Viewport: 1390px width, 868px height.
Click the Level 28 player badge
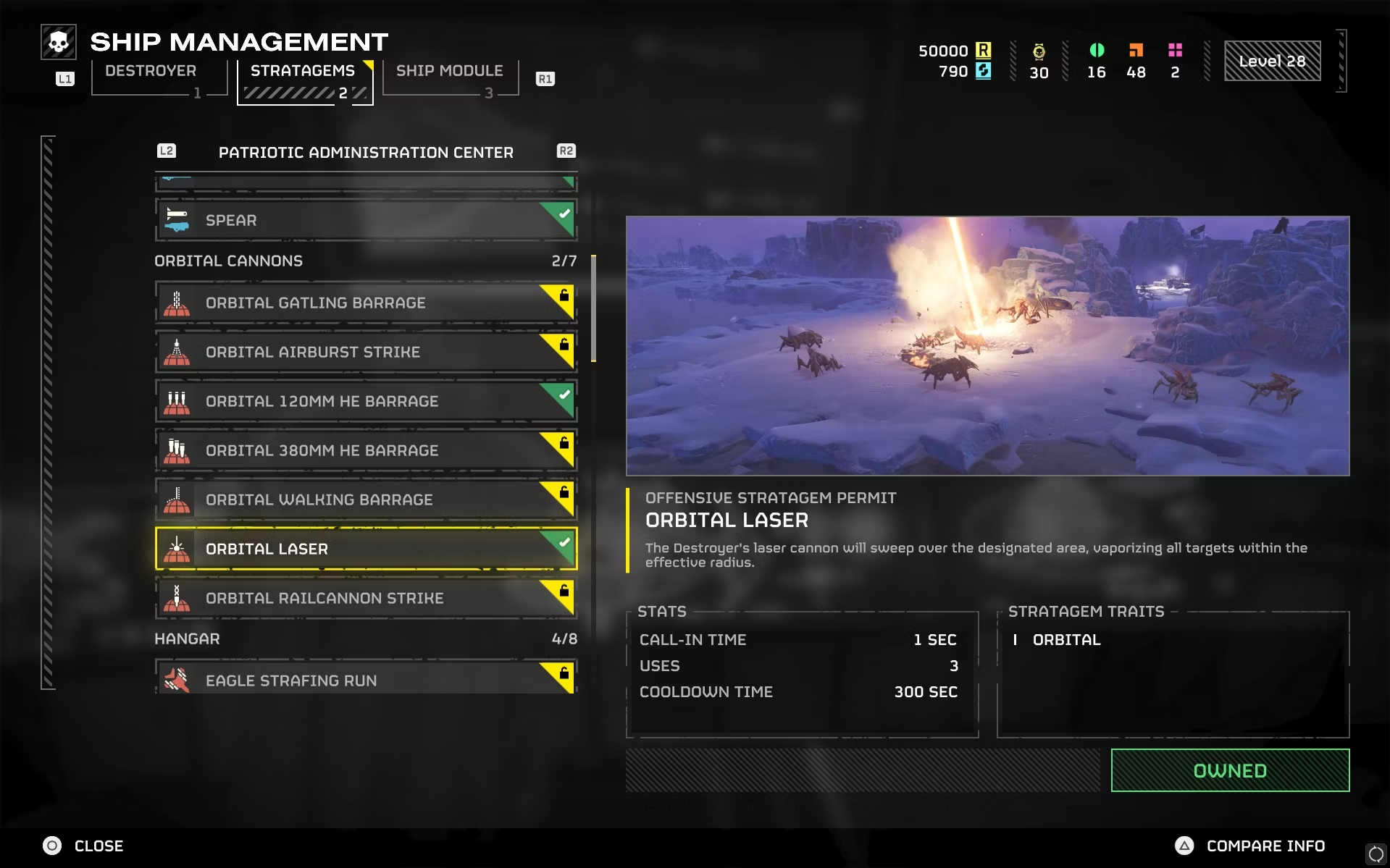[x=1272, y=61]
